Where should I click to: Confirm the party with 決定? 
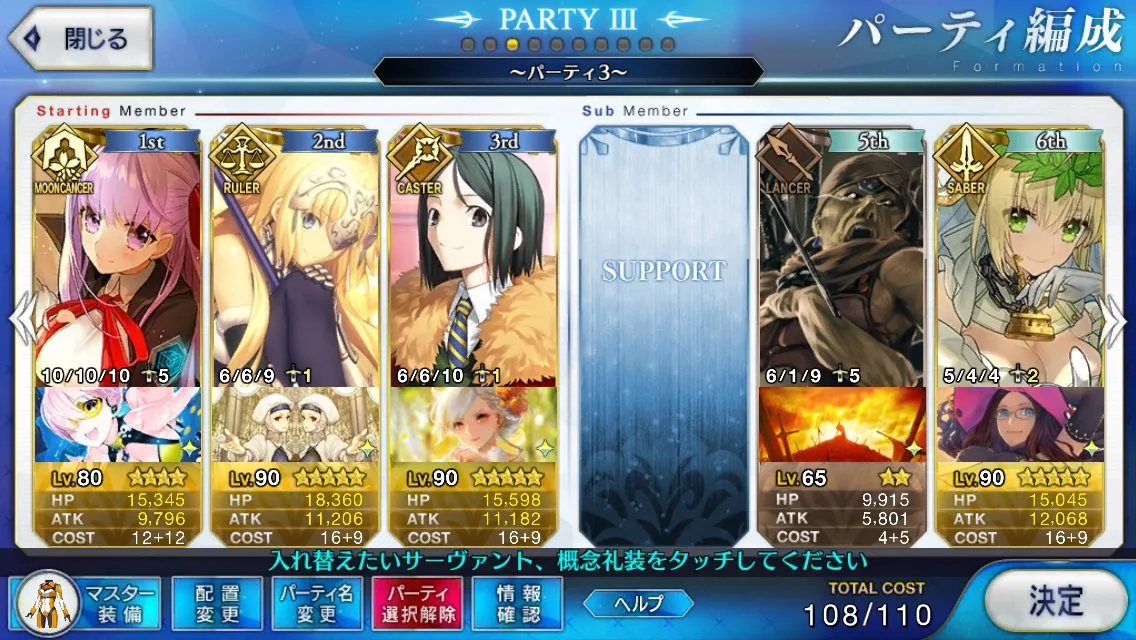pyautogui.click(x=1056, y=601)
